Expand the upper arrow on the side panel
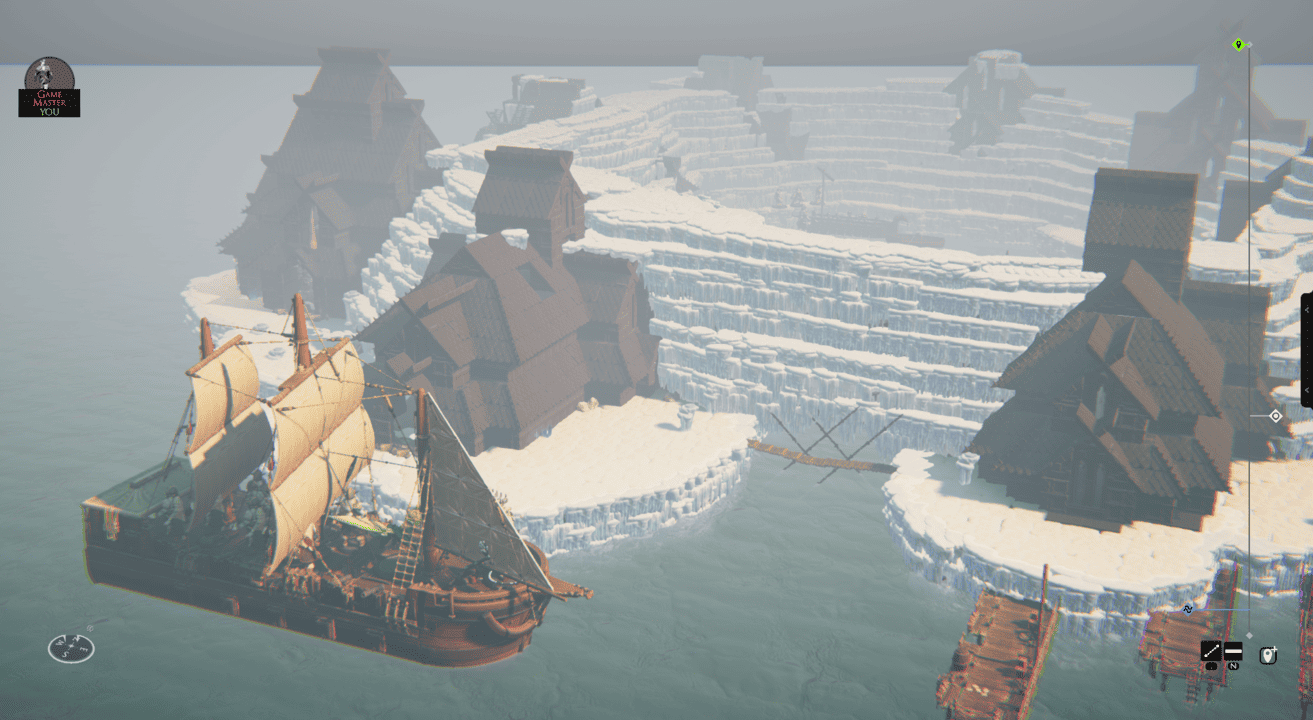Viewport: 1313px width, 720px height. [1306, 311]
